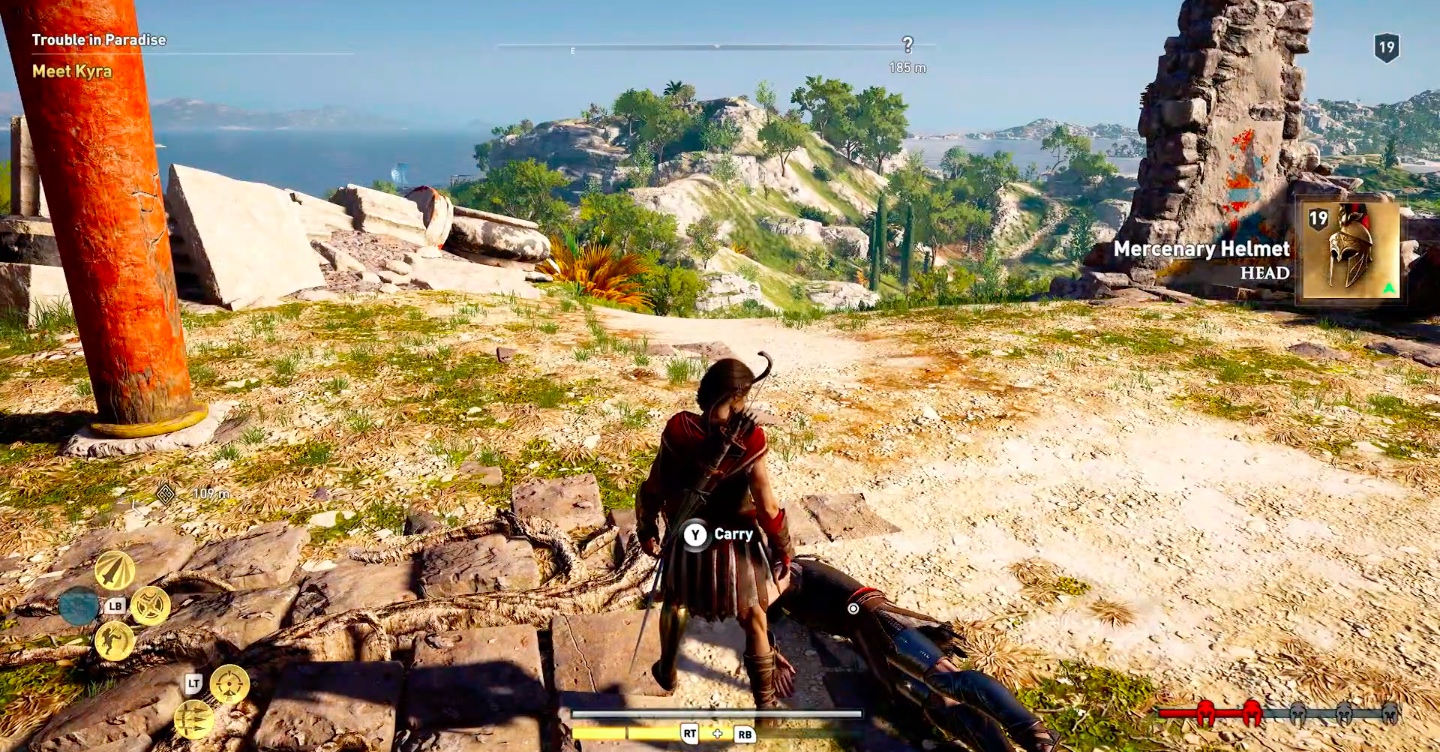The height and width of the screenshot is (752, 1440).
Task: Activate the crosshair target bow ability
Action: 229,684
